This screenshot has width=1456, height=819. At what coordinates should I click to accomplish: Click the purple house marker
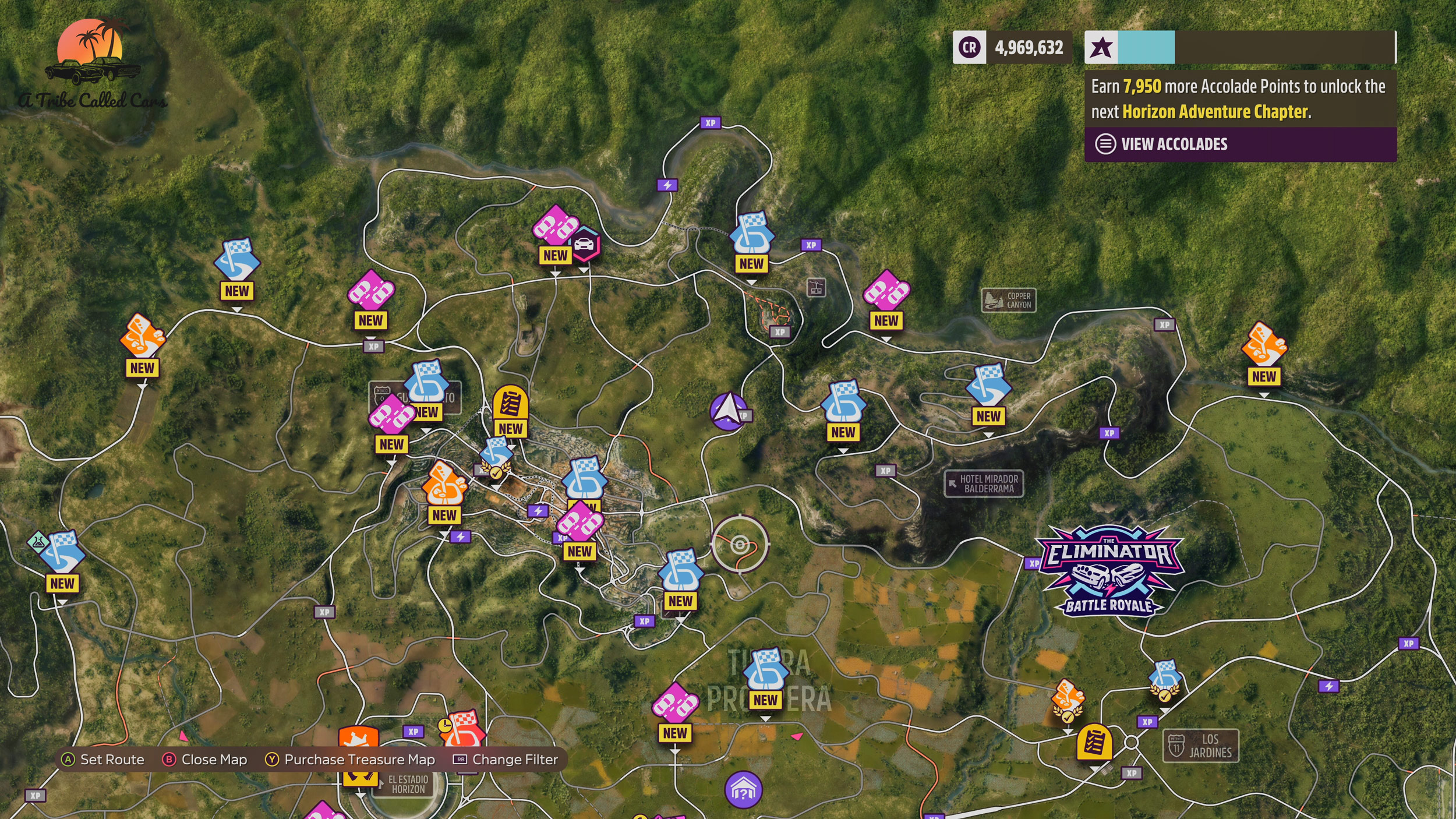point(743,790)
